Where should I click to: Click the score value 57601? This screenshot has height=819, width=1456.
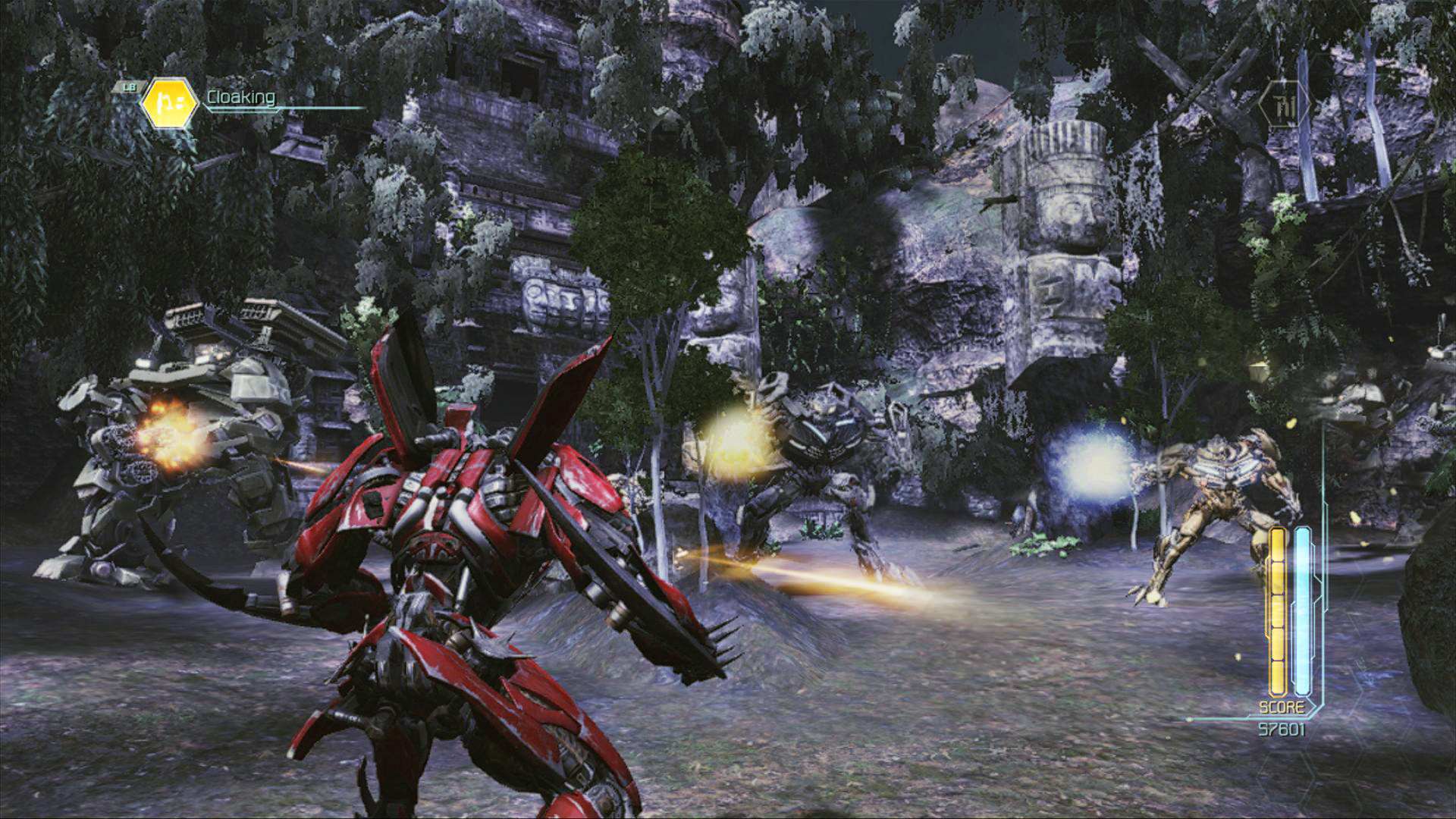click(x=1282, y=728)
